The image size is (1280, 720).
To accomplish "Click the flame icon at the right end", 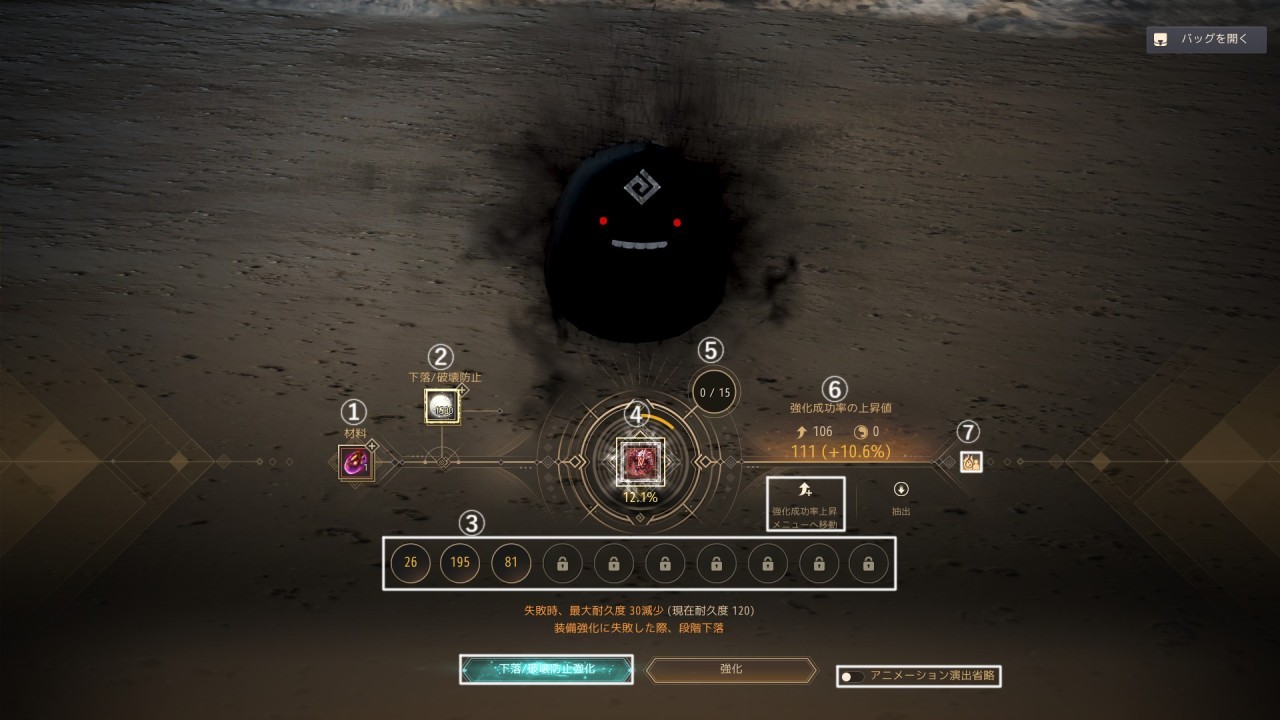I will click(969, 462).
